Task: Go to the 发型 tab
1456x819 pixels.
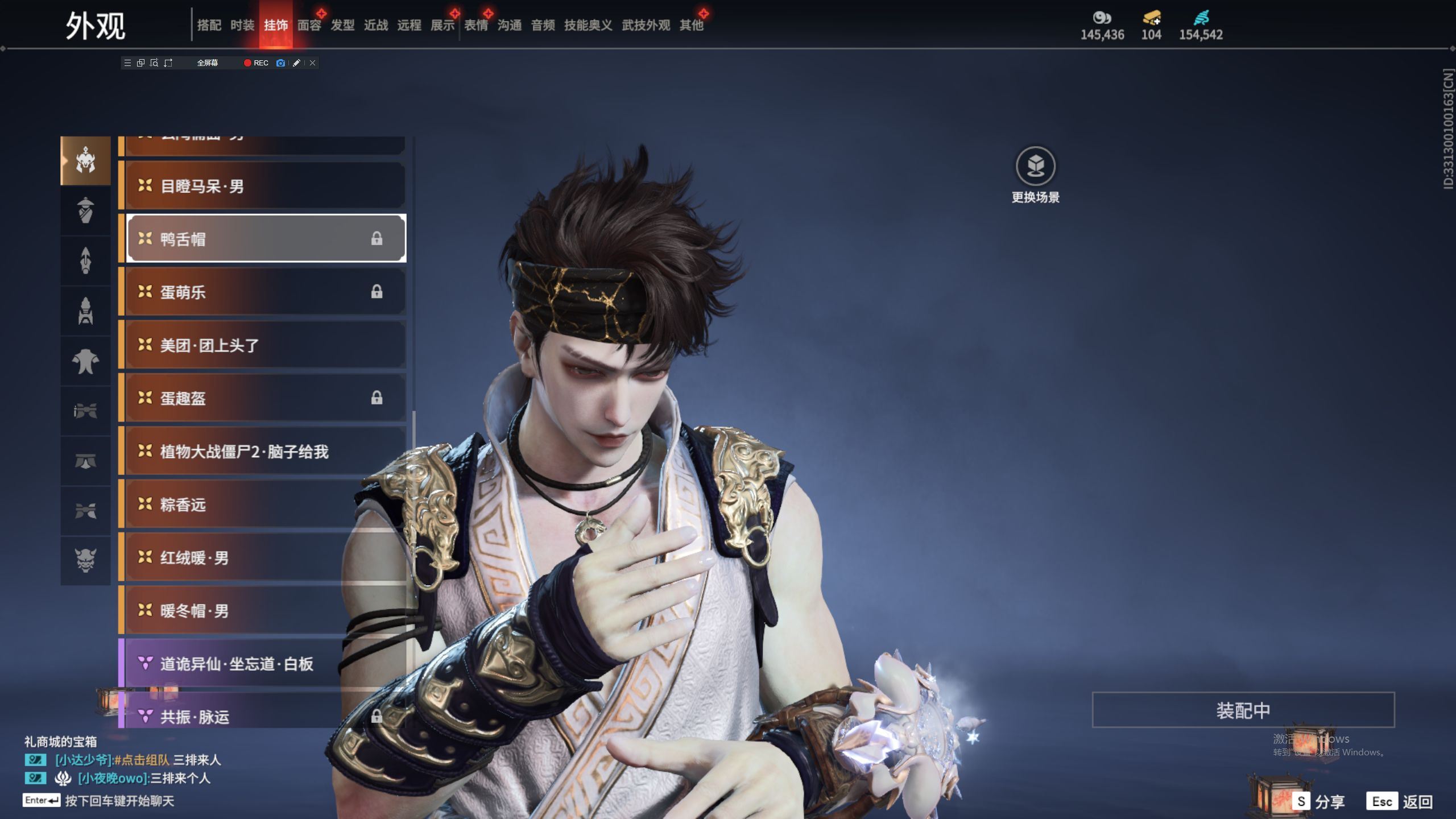Action: (x=342, y=25)
